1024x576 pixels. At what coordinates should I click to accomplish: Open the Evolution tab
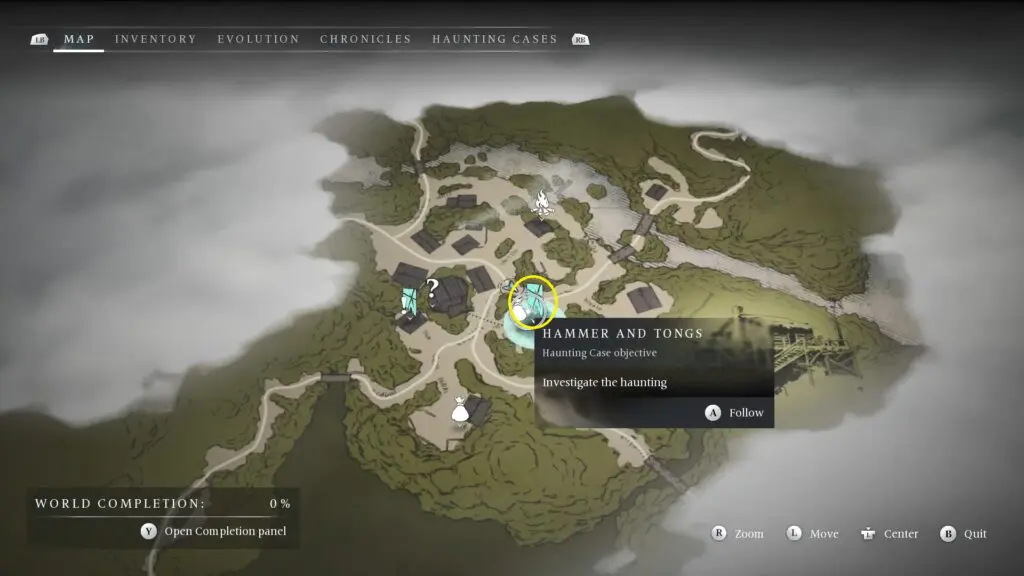coord(258,39)
